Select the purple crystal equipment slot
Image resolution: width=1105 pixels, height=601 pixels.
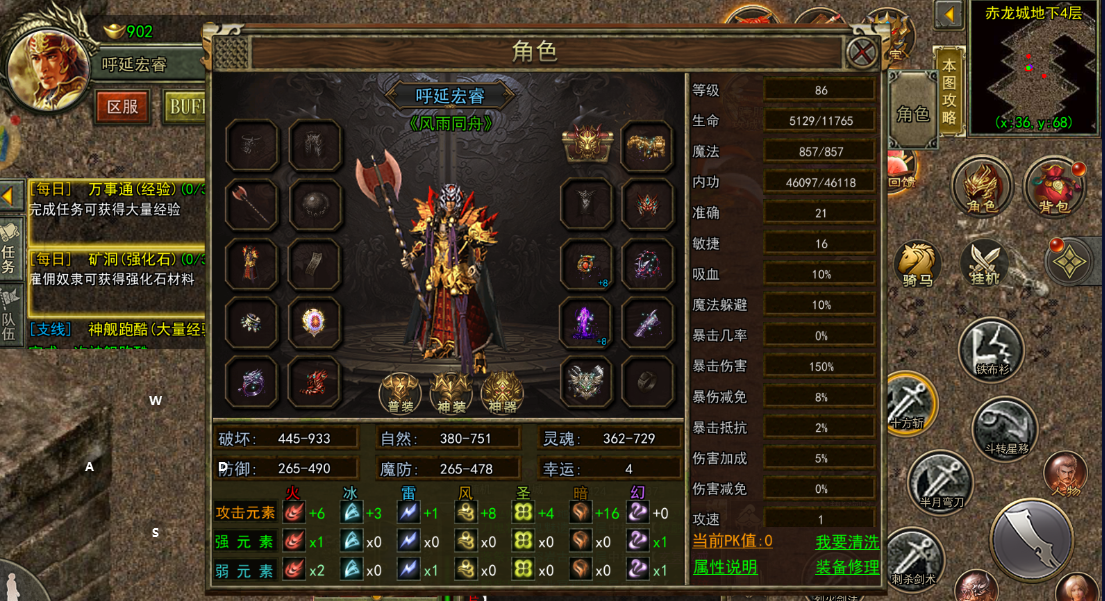click(x=585, y=322)
